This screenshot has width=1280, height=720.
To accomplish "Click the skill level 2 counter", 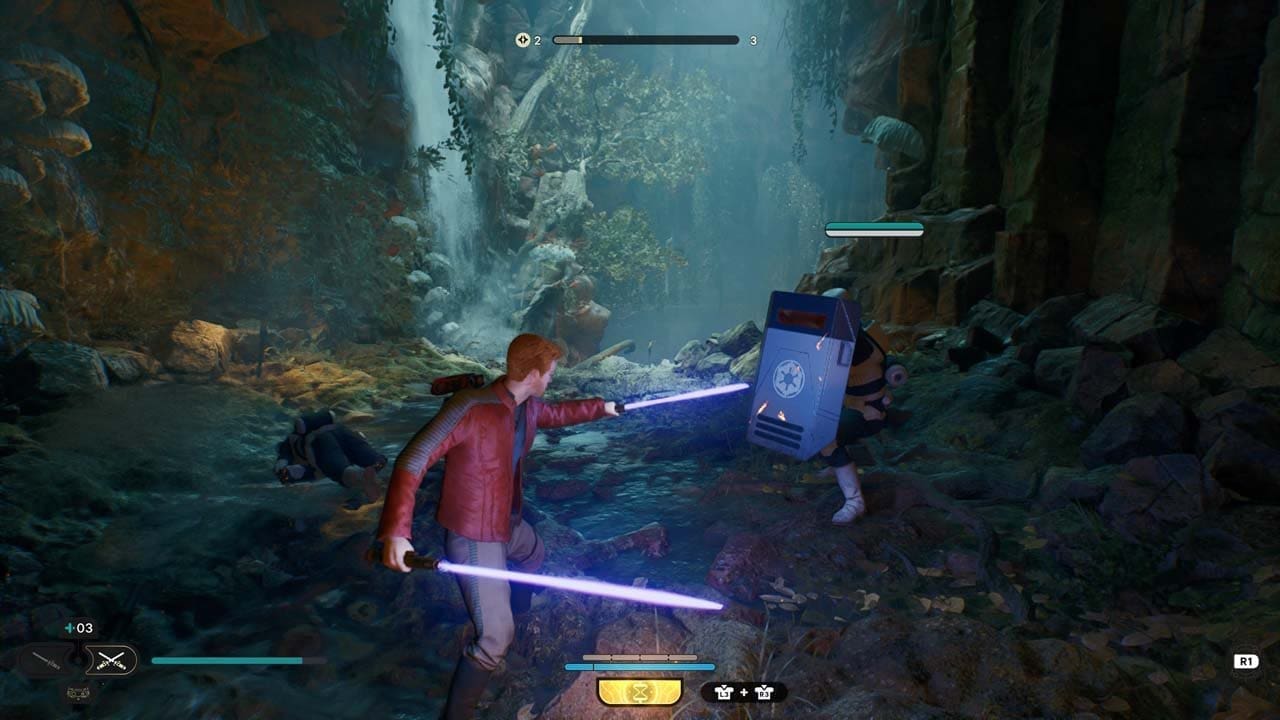I will (537, 42).
